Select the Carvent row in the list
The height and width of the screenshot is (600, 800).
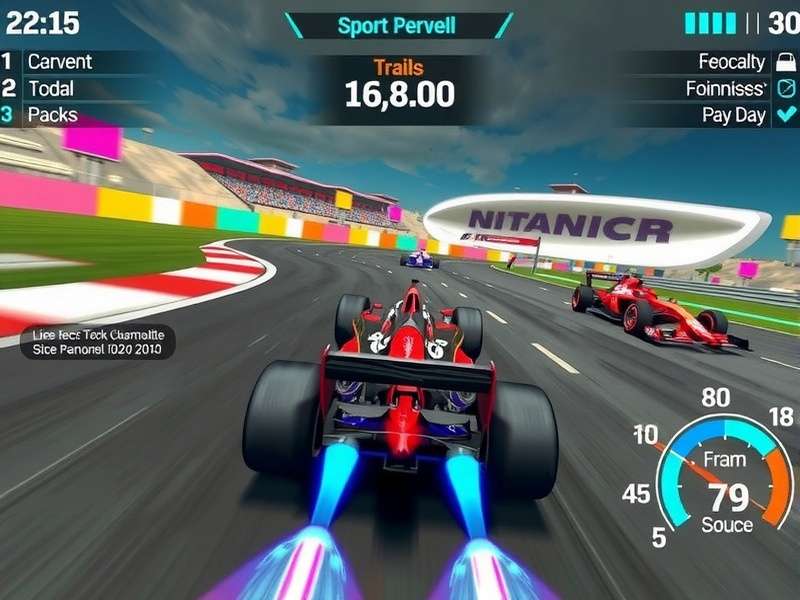coord(59,62)
